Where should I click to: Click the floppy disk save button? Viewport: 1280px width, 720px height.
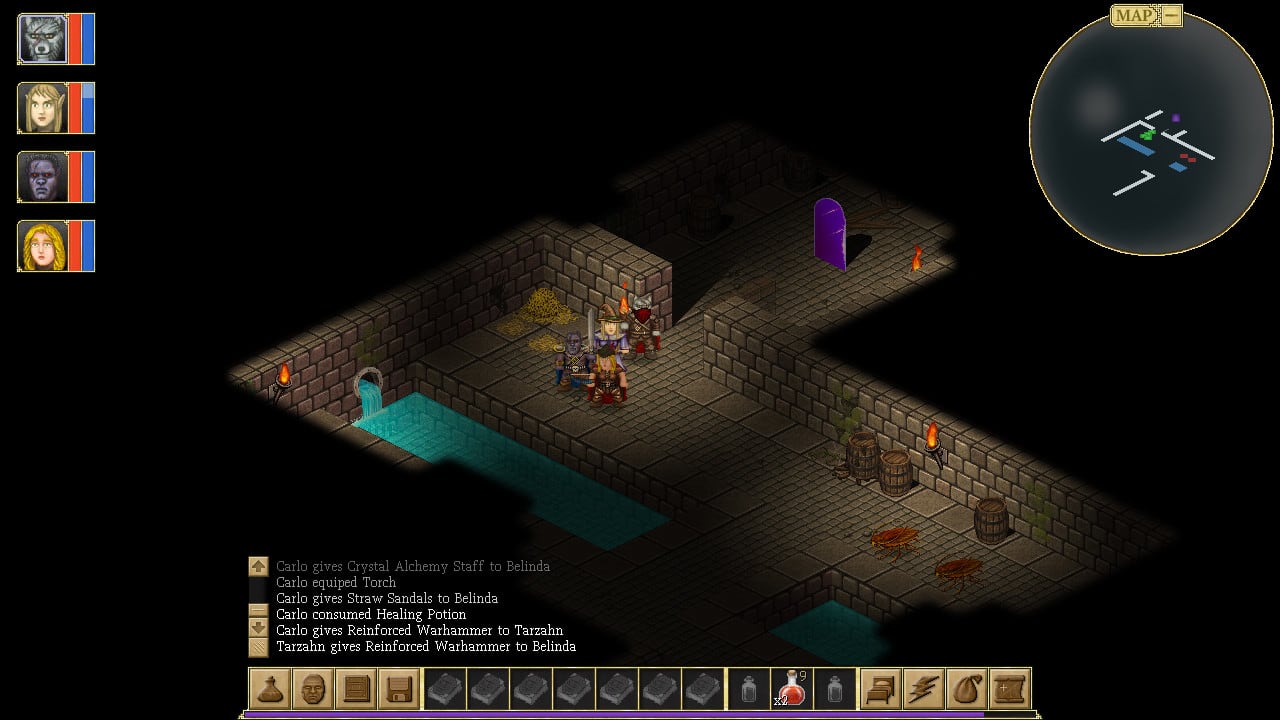coord(399,688)
